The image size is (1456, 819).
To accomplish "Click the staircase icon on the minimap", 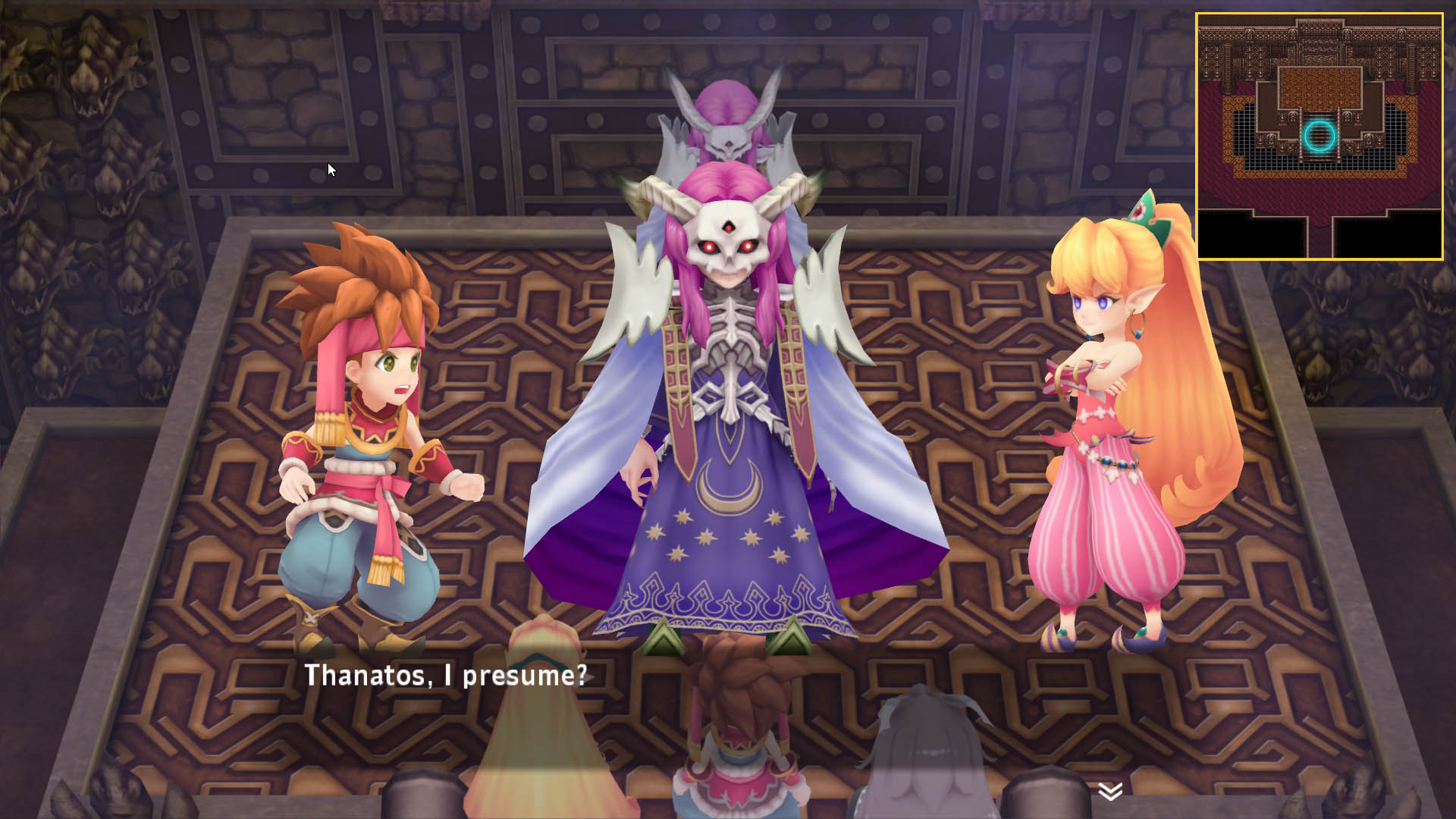I will [1319, 155].
